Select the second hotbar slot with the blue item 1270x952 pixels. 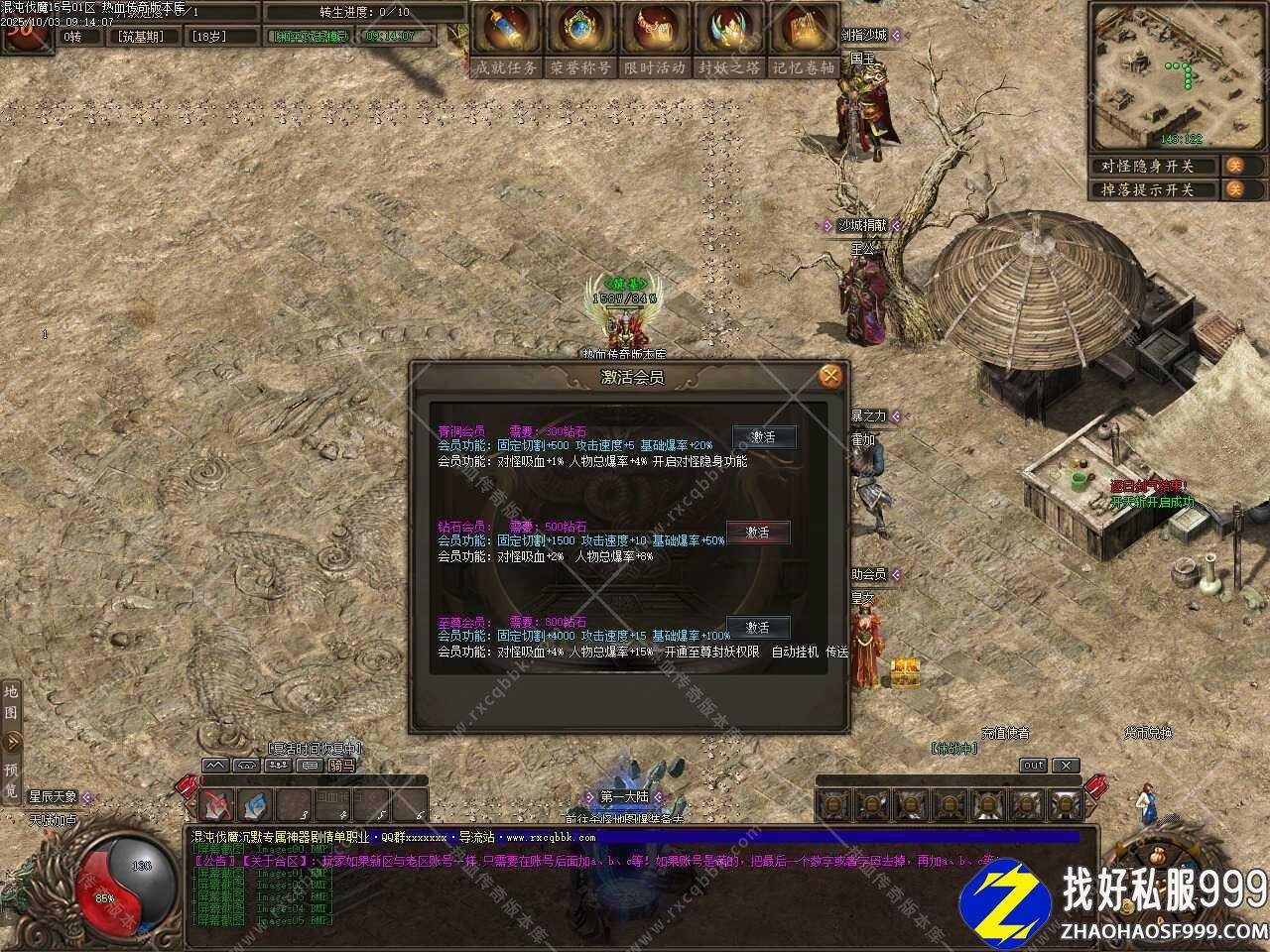(x=256, y=804)
